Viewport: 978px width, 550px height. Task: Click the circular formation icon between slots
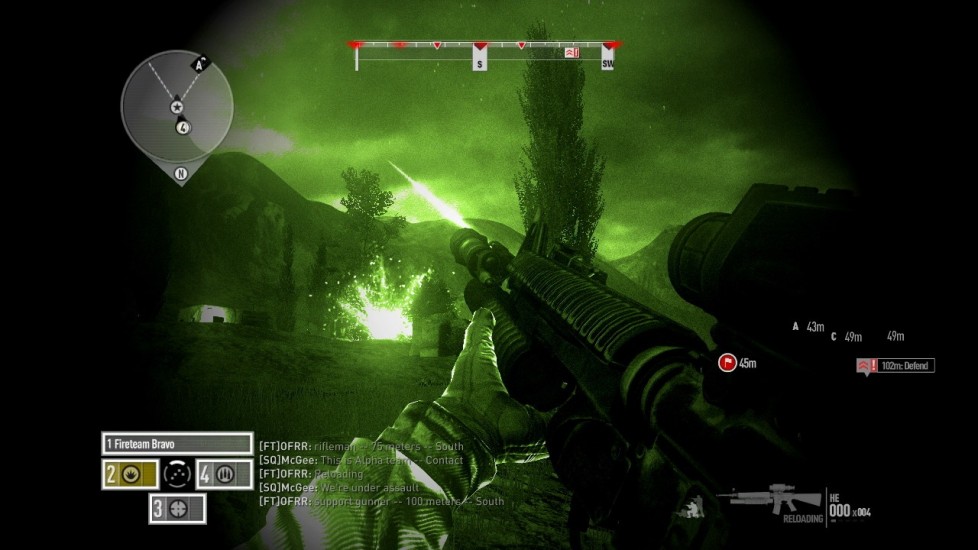(176, 473)
